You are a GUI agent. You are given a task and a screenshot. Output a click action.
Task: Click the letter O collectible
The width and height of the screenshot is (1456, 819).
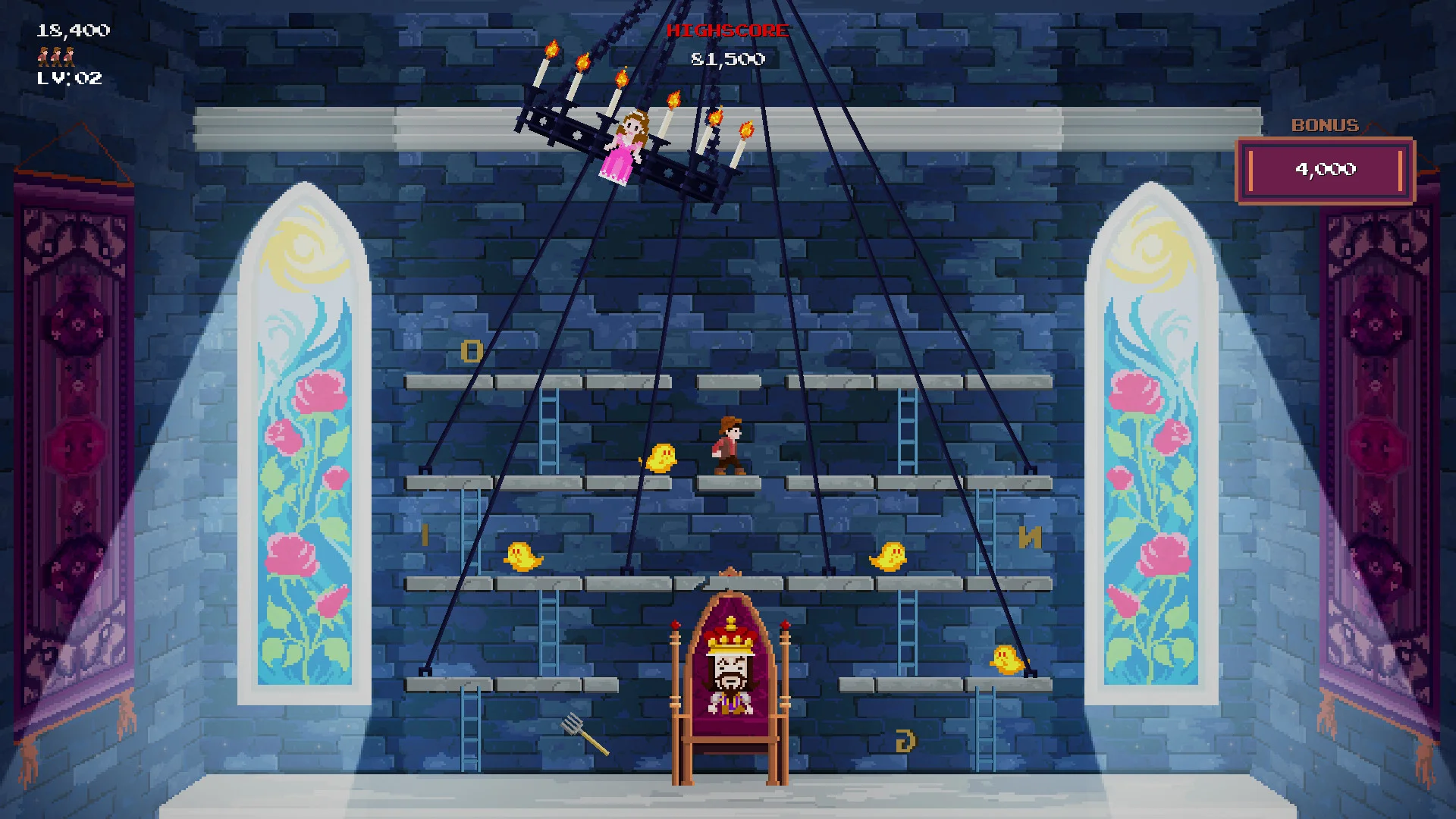(470, 352)
